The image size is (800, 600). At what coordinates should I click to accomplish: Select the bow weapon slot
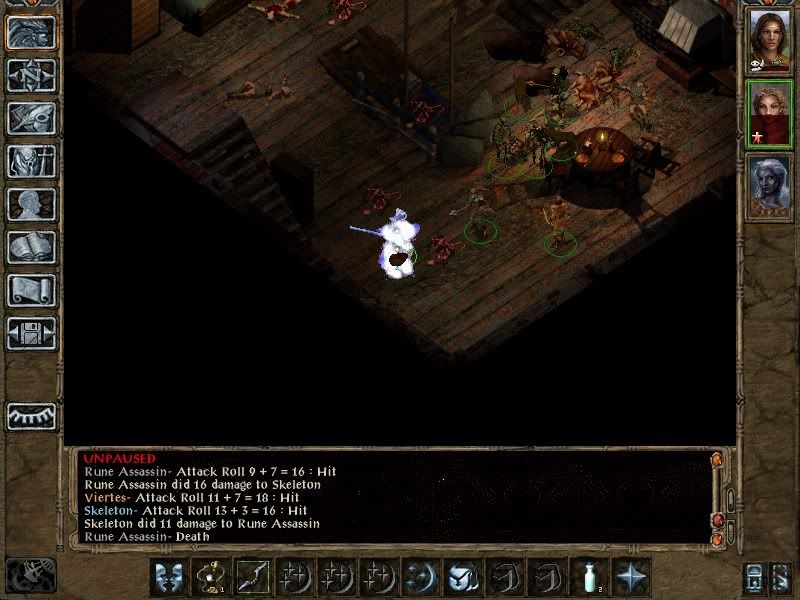(252, 577)
